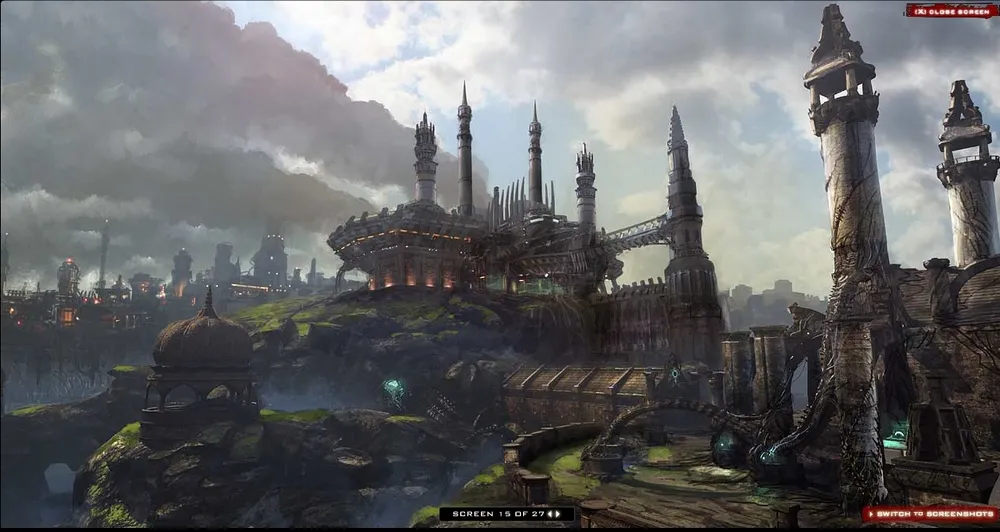The width and height of the screenshot is (1000, 532).
Task: Go back a screen with left arrow
Action: [x=549, y=514]
